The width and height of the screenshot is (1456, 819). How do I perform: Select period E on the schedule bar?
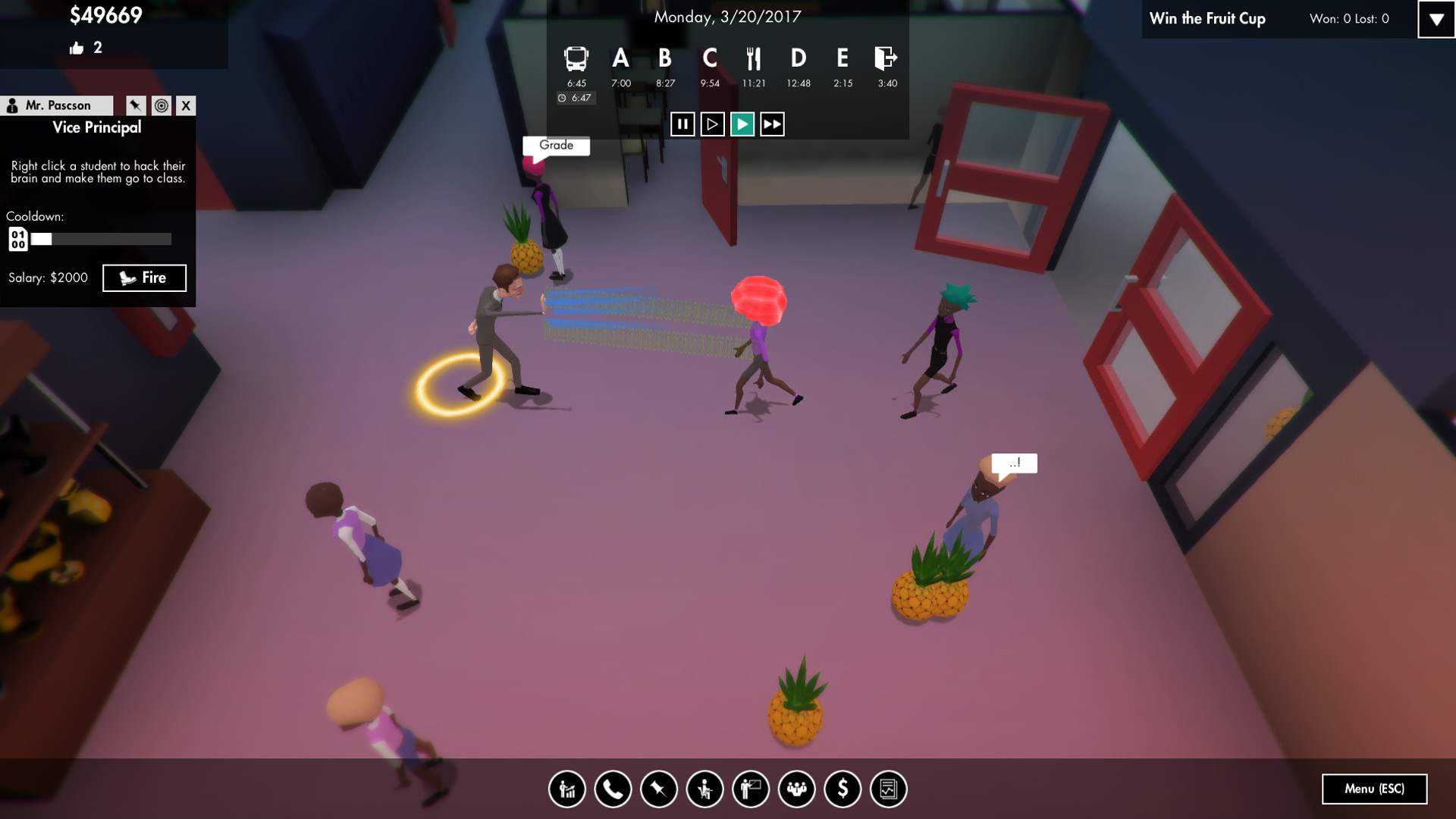tap(841, 58)
